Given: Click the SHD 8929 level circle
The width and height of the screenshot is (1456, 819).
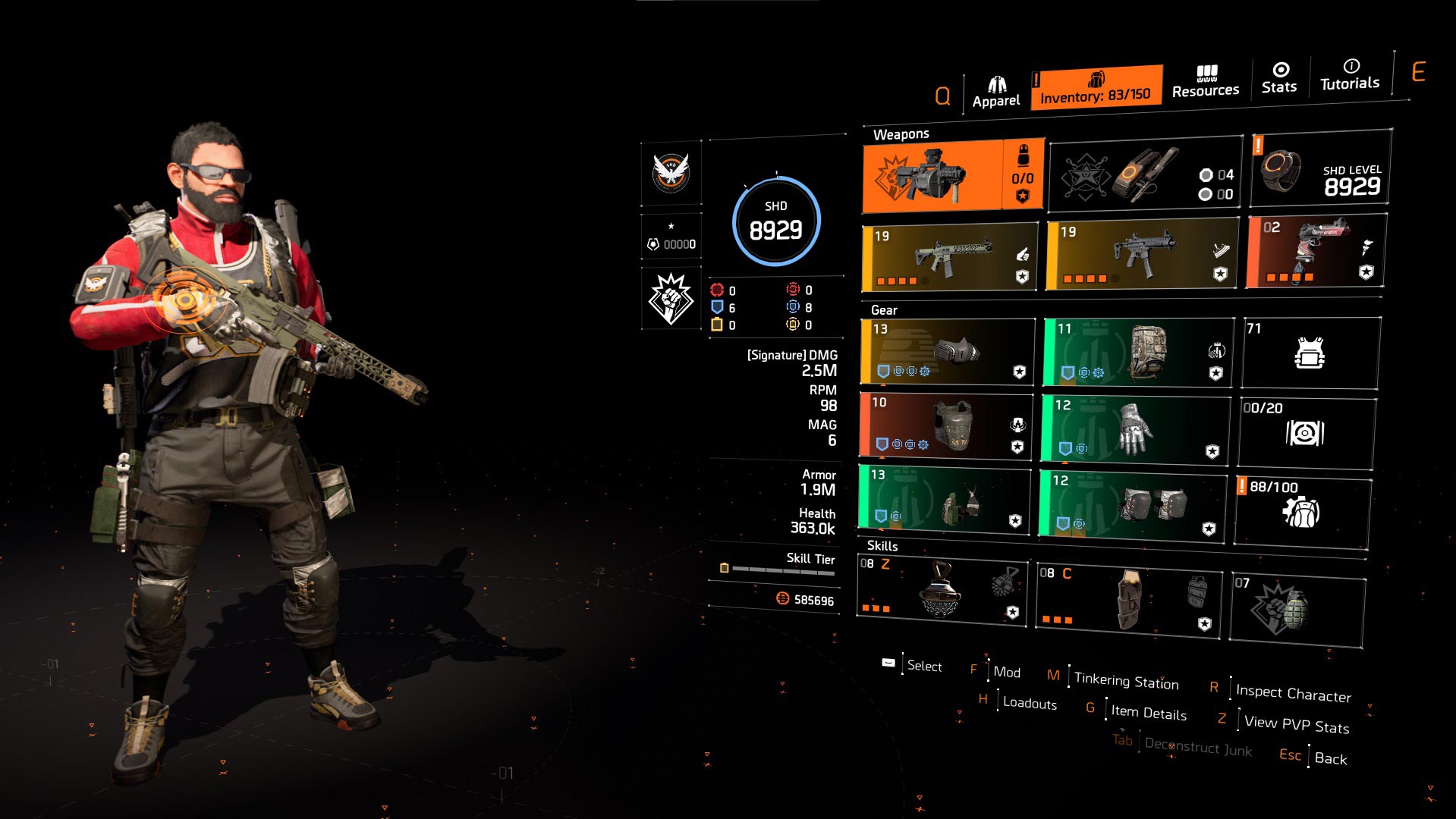Looking at the screenshot, I should 775,221.
